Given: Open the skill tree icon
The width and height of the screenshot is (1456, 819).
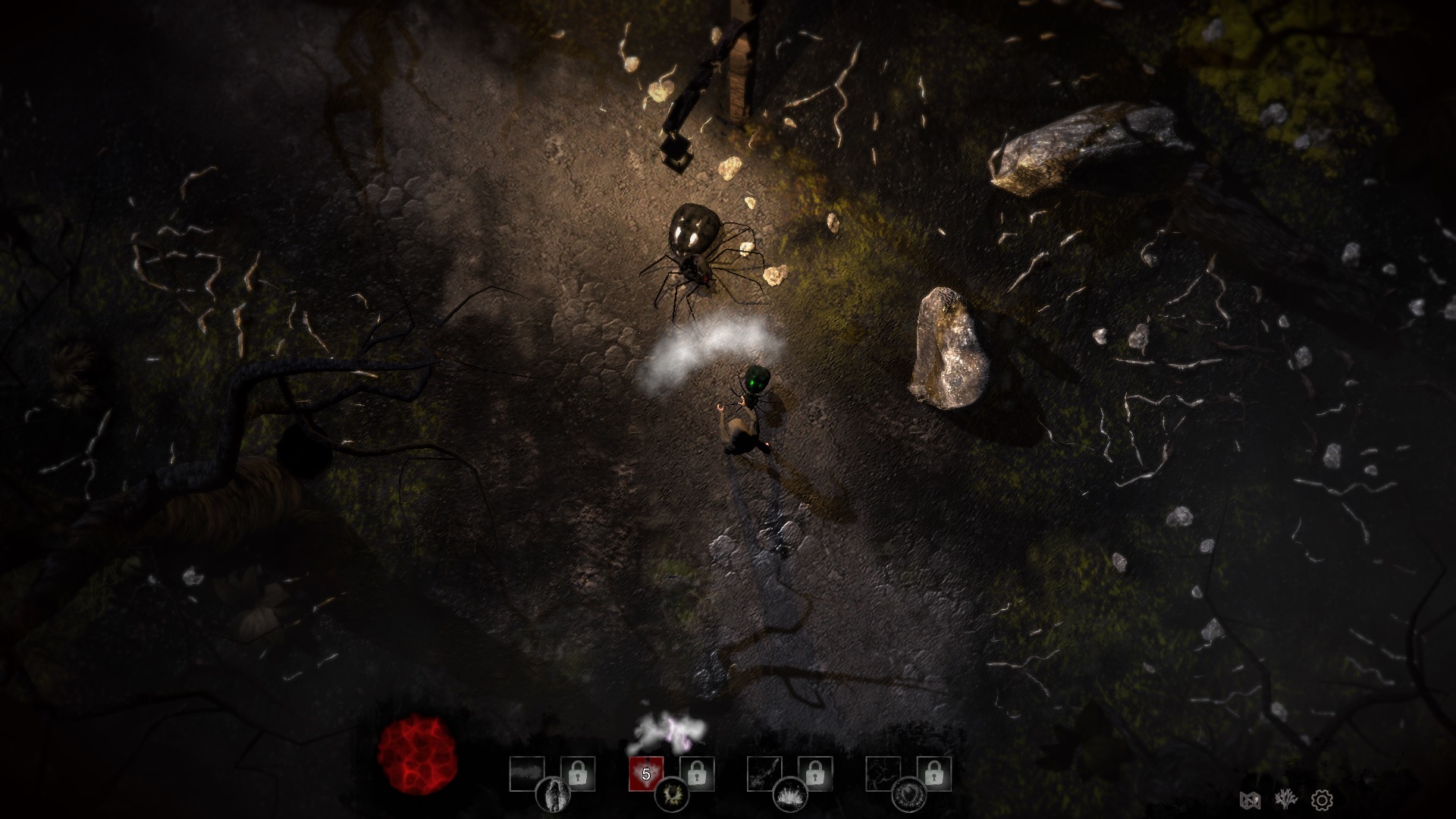Looking at the screenshot, I should click(1285, 799).
